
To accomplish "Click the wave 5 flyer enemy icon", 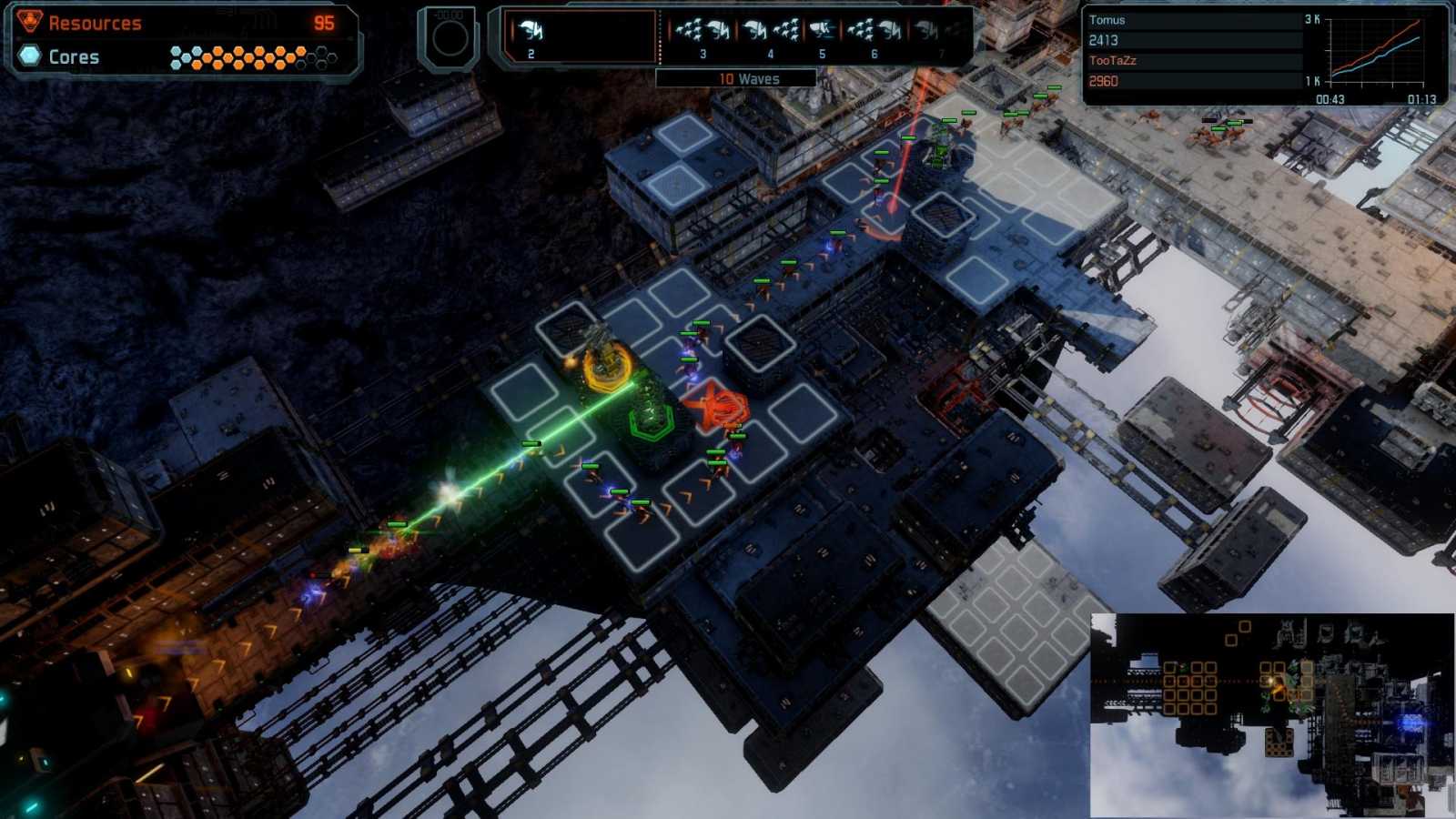I will (824, 30).
